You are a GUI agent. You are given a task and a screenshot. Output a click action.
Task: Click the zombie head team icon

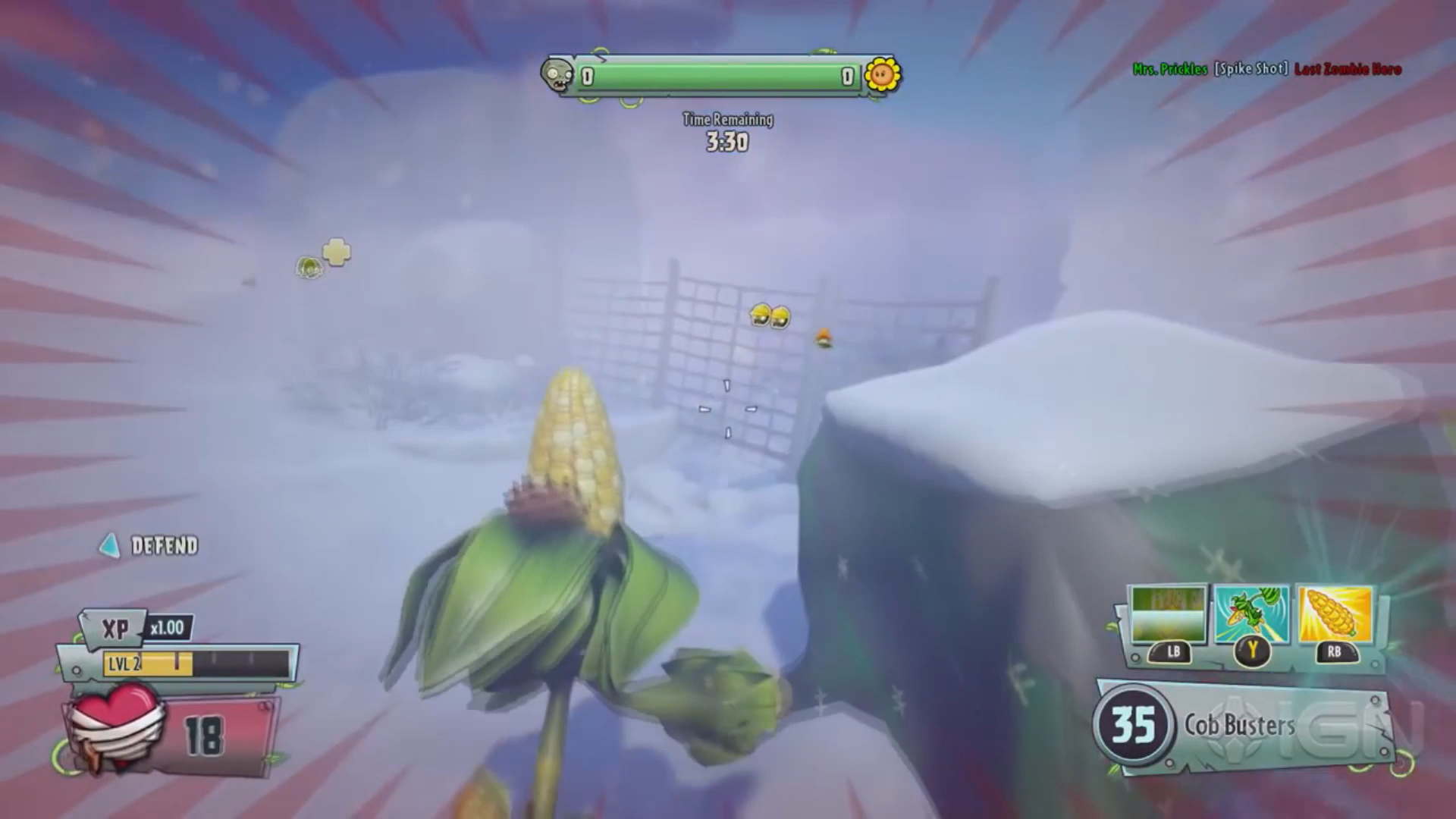[557, 77]
